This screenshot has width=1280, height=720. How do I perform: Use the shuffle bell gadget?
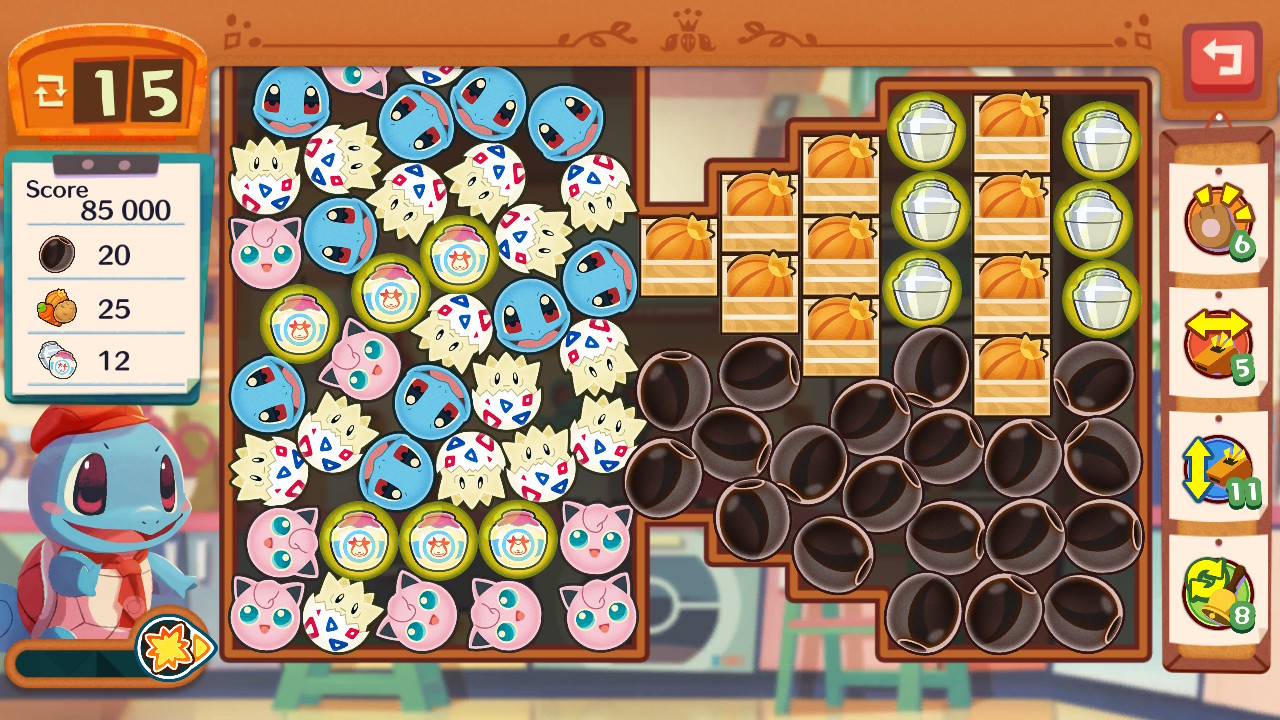(1217, 591)
